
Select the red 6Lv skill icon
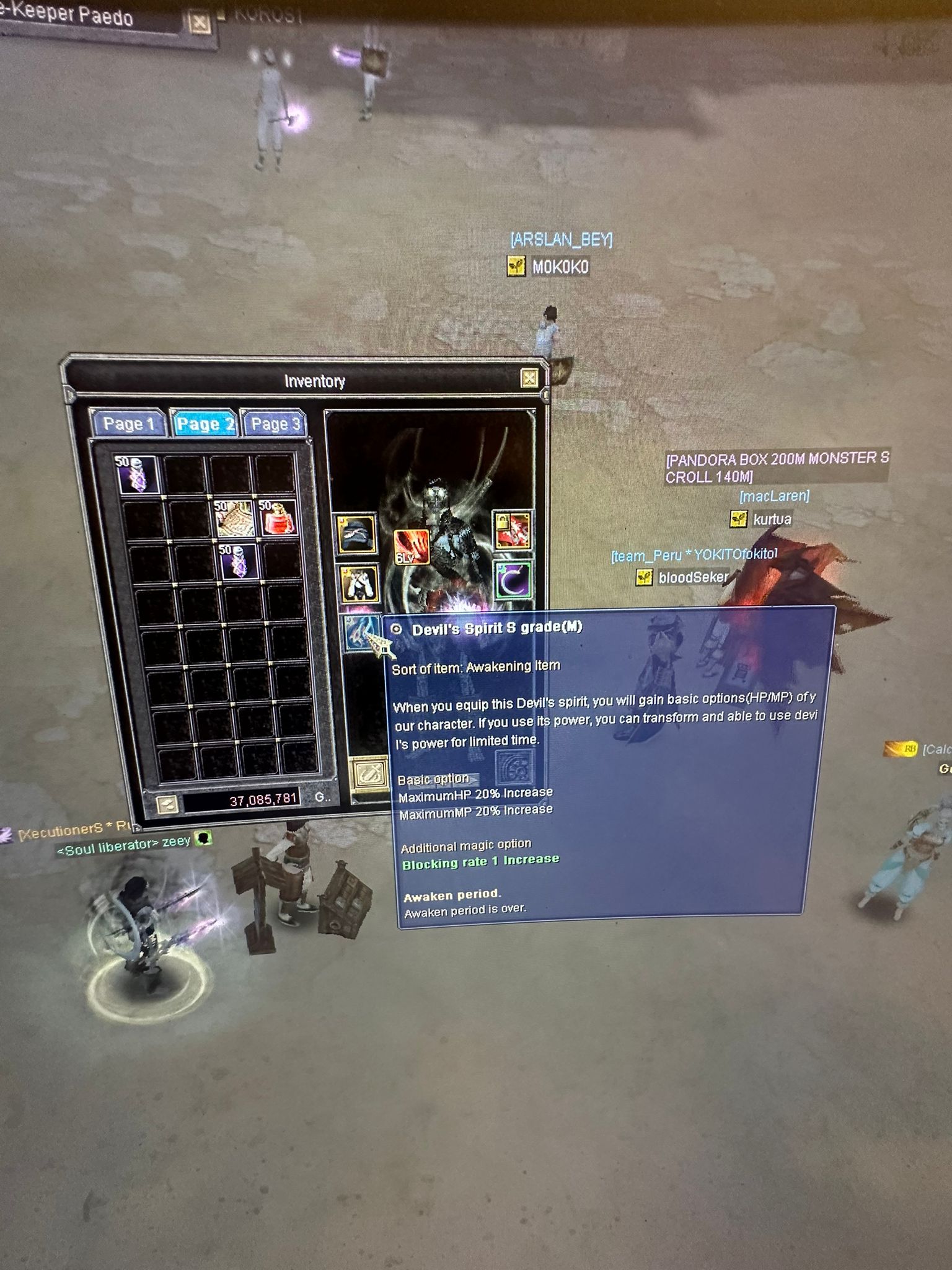411,547
